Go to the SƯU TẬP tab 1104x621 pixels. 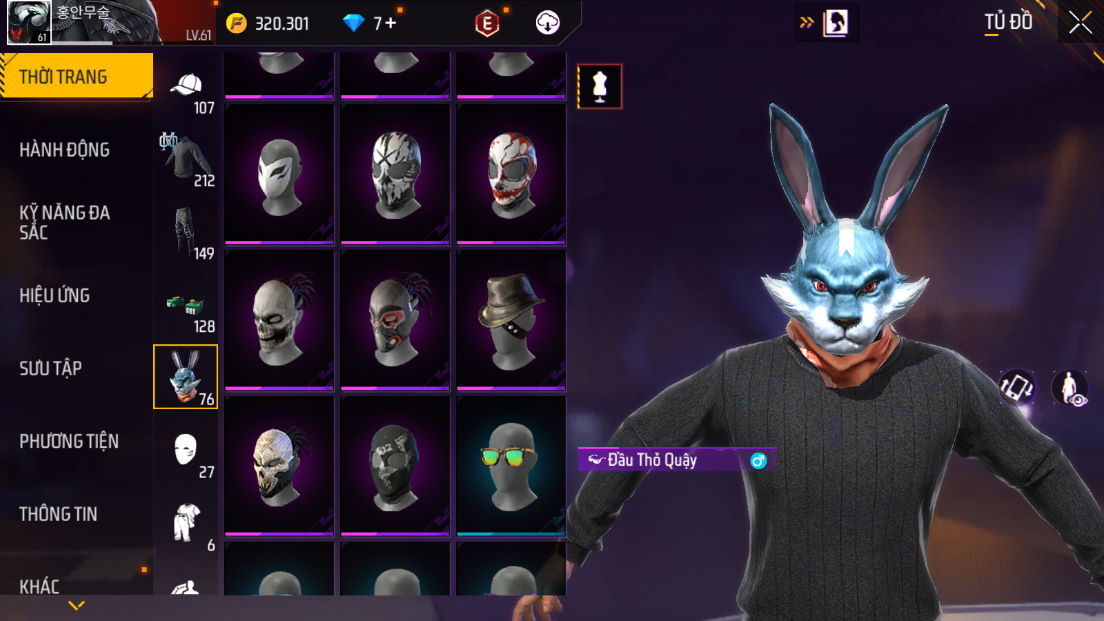(x=51, y=368)
